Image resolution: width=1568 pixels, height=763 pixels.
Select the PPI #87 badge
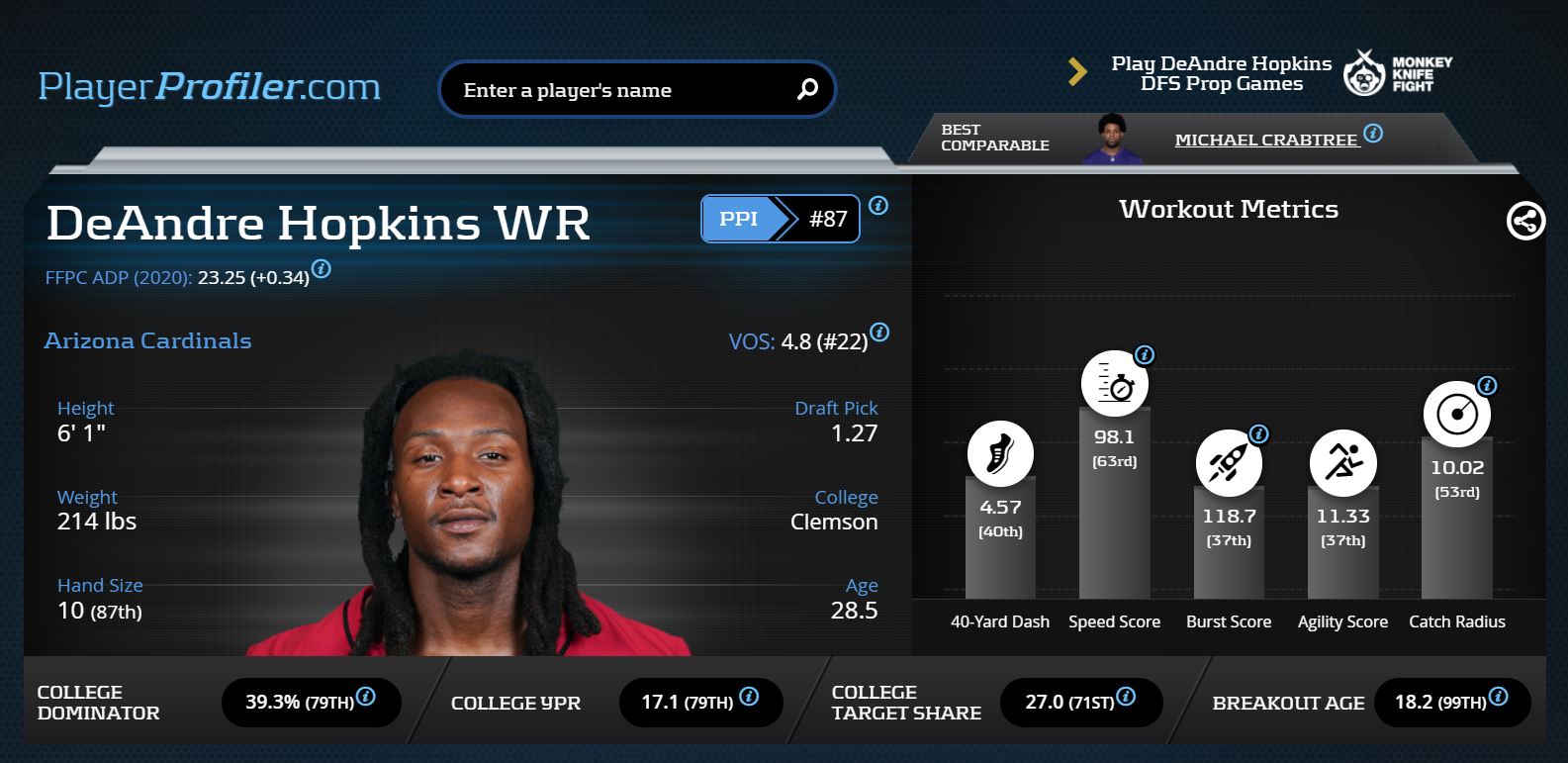[x=780, y=219]
